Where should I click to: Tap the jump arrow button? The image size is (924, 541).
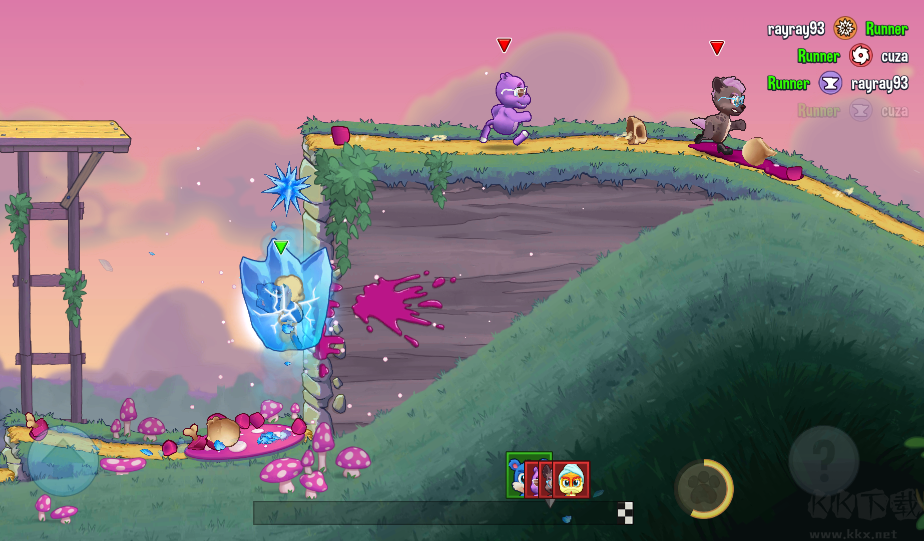[62, 461]
